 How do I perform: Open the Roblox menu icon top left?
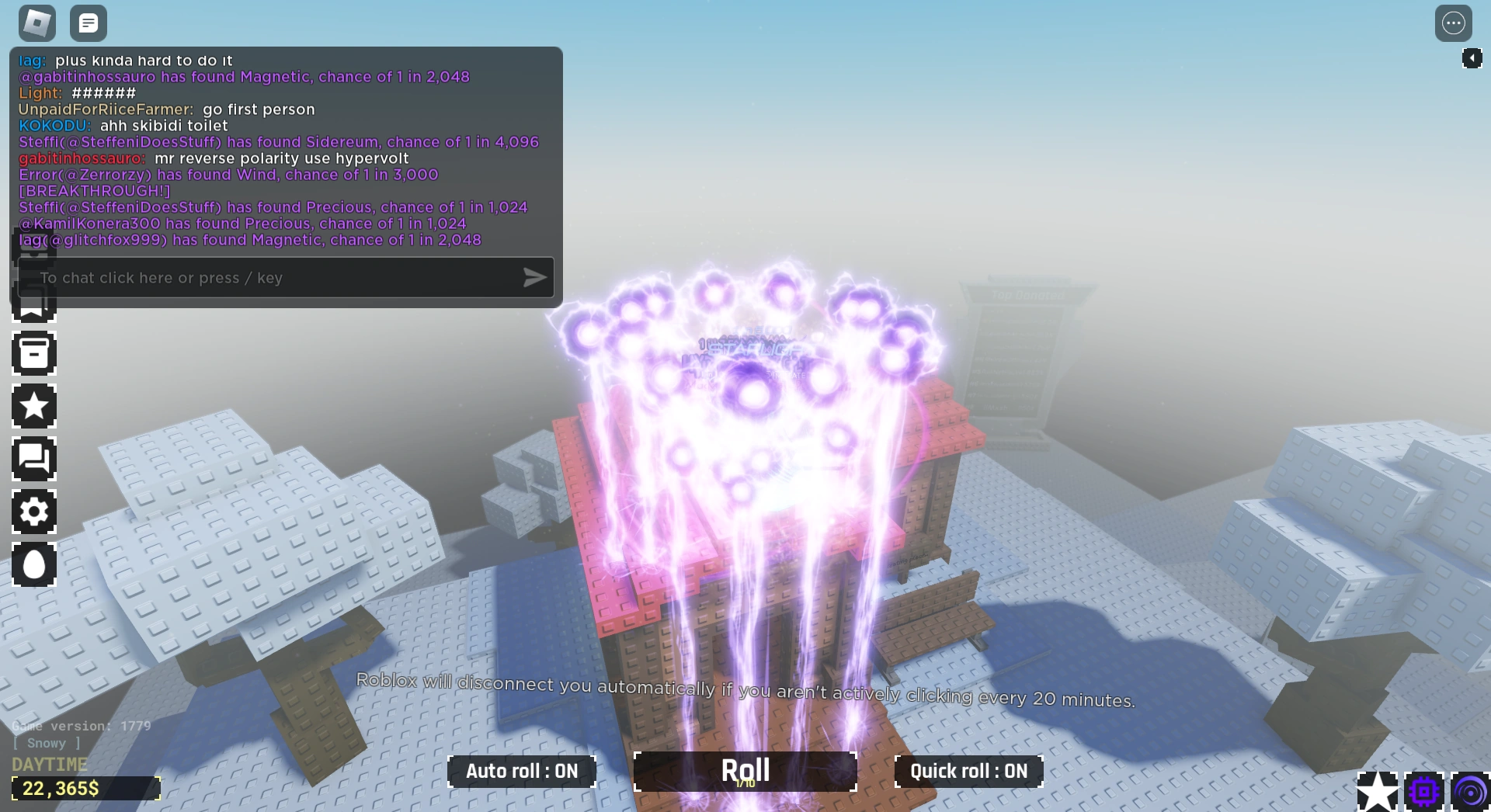pyautogui.click(x=35, y=23)
